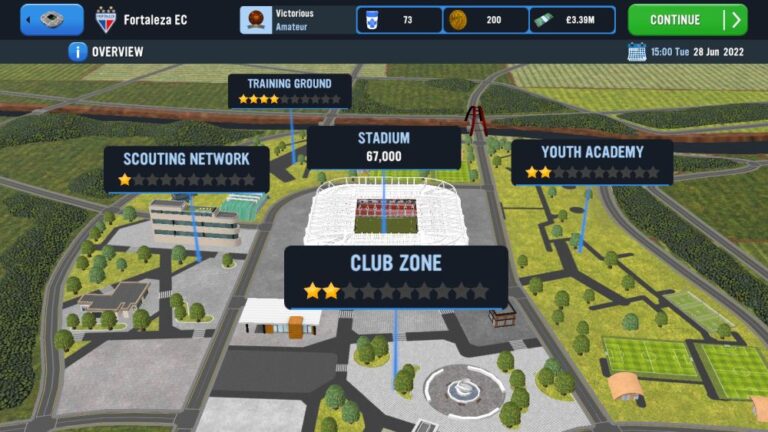Screen dimensions: 768x432
Task: Select the Stadium 67,000 label
Action: 383,147
